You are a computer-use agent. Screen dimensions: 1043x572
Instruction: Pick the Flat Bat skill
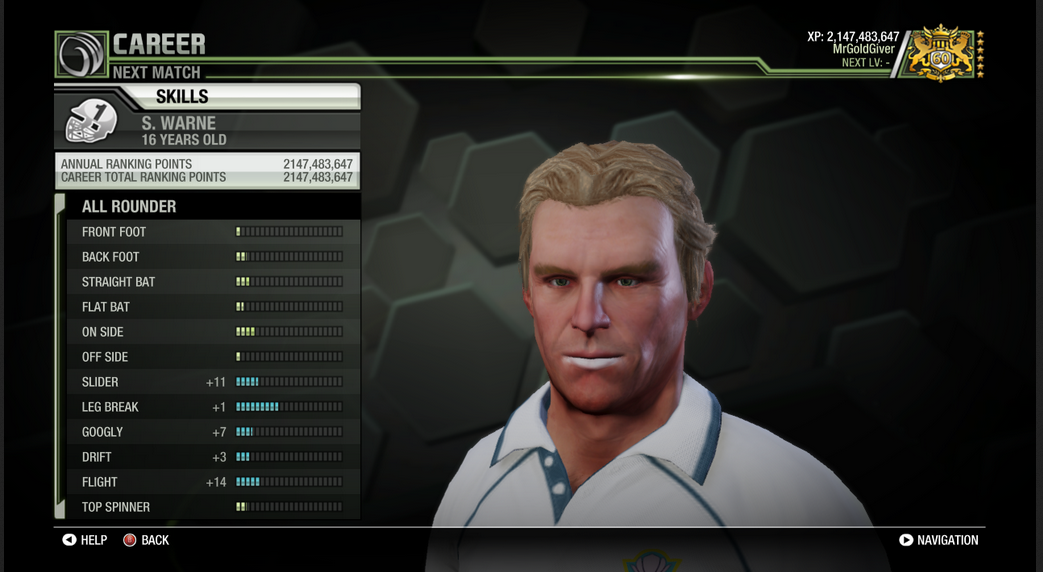(212, 307)
